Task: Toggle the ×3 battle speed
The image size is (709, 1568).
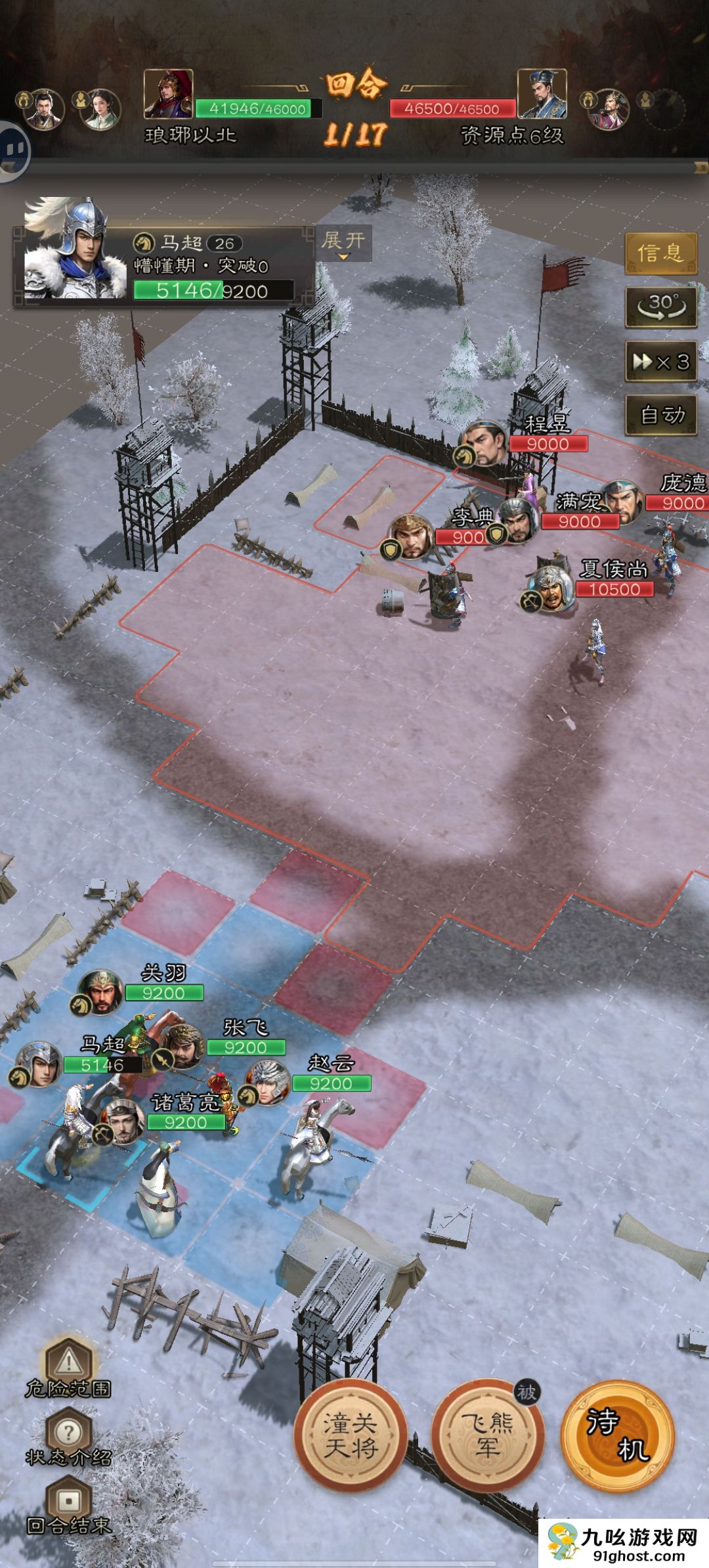Action: (x=660, y=361)
